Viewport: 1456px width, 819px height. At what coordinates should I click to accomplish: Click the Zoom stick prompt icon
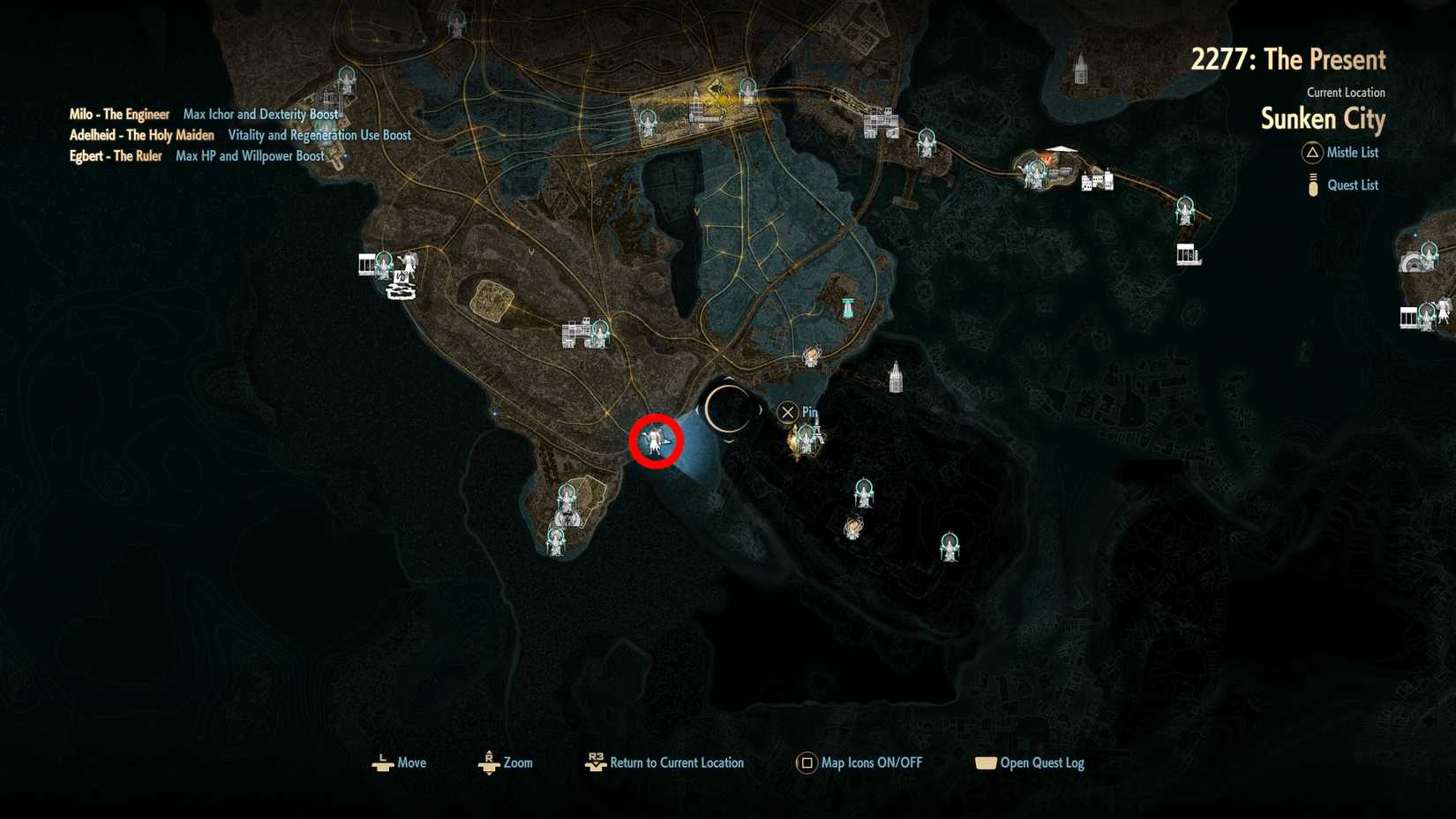point(489,763)
